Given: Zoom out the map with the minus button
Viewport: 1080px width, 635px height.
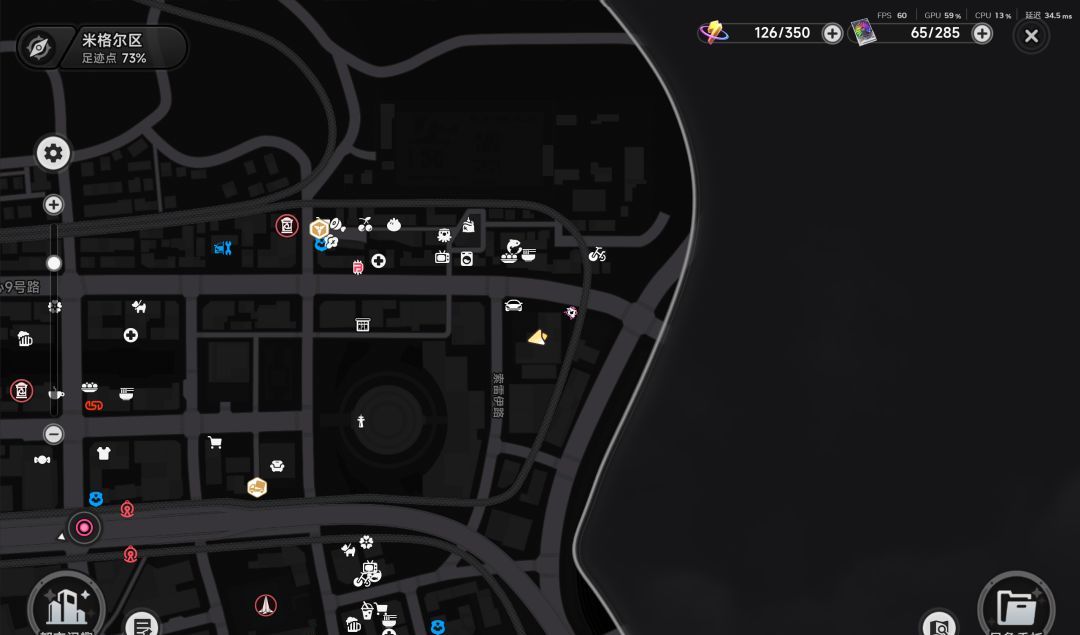Looking at the screenshot, I should click(54, 434).
